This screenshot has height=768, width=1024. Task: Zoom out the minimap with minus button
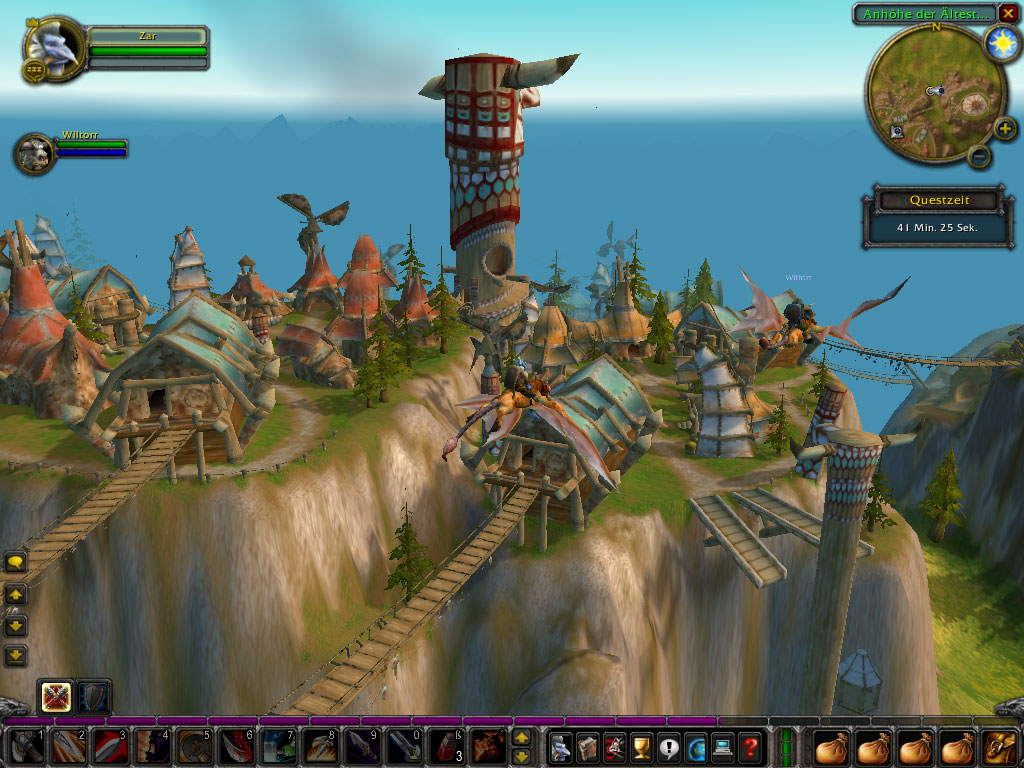[980, 156]
